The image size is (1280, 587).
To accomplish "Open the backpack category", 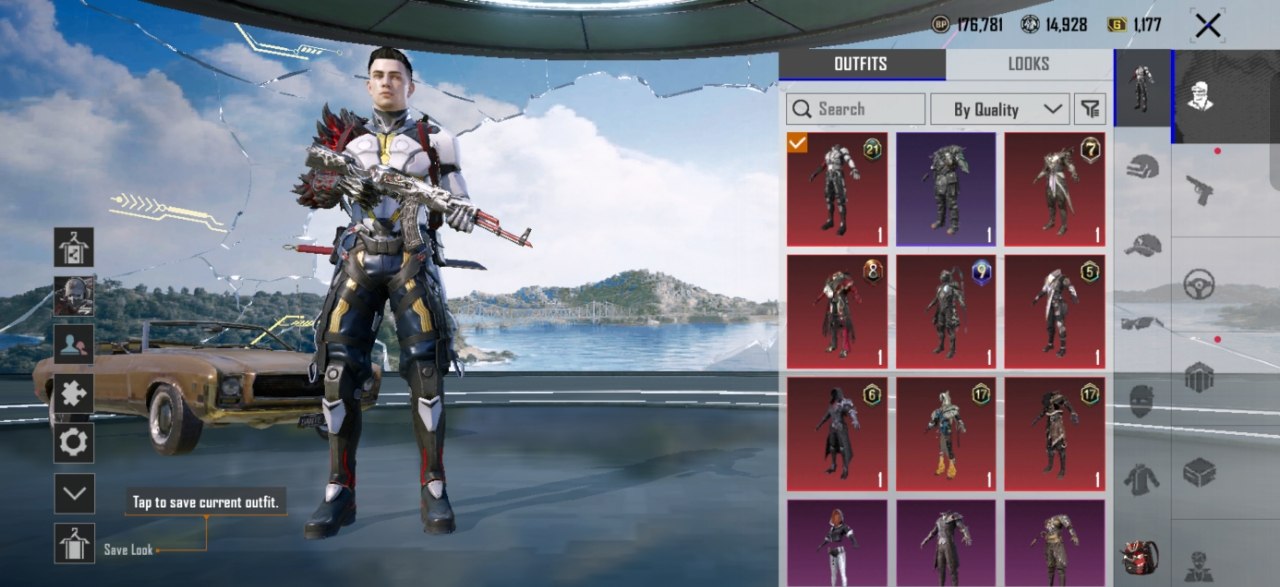I will click(1141, 556).
